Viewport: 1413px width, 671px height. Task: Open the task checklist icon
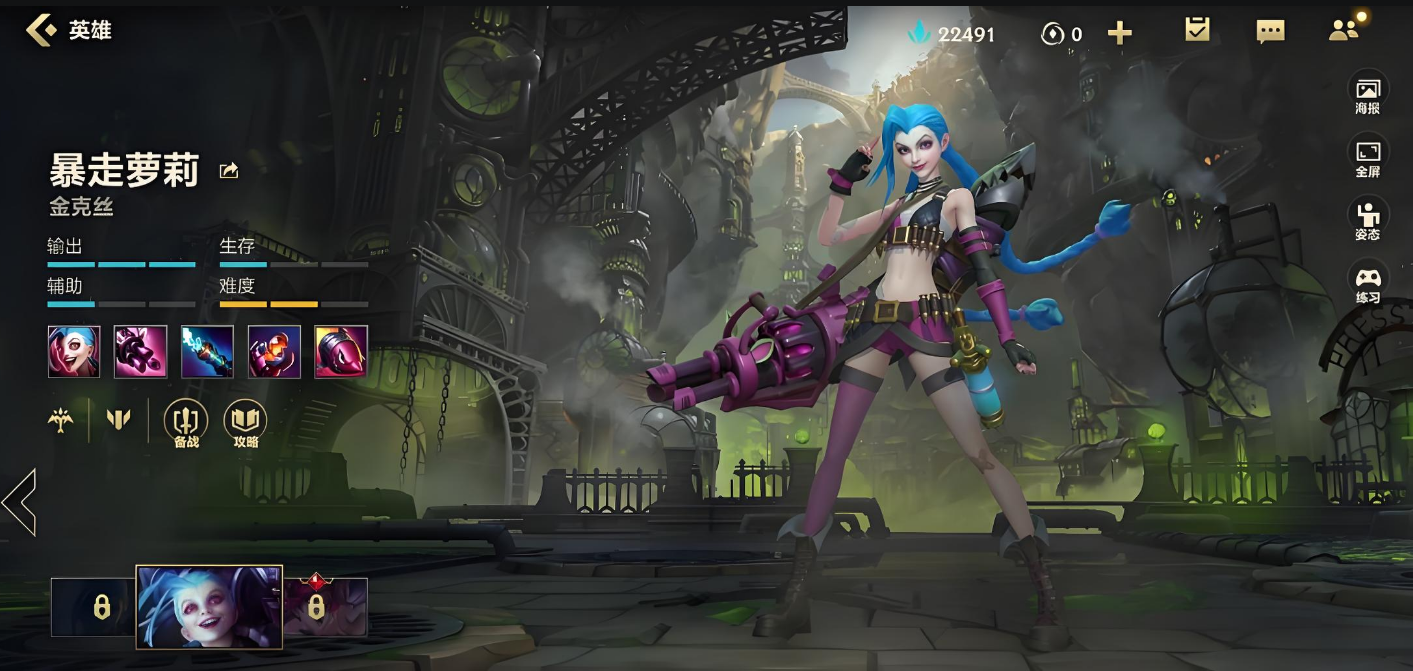click(1197, 30)
